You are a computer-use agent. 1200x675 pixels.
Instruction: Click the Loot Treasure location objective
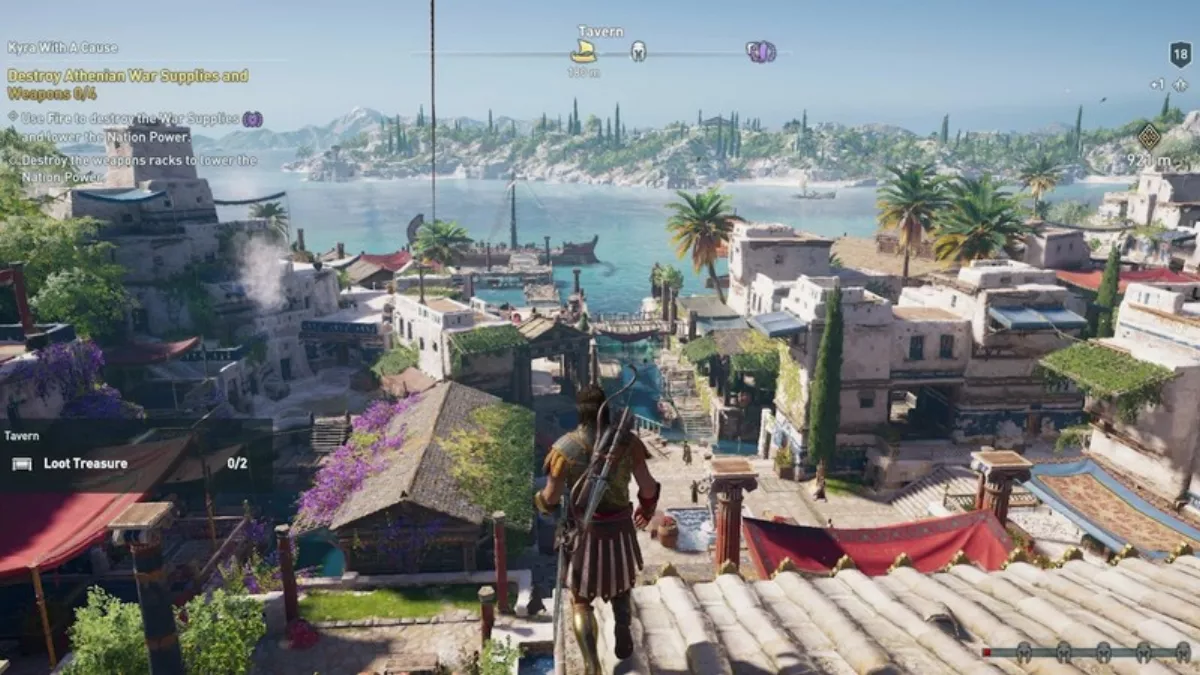(x=85, y=463)
